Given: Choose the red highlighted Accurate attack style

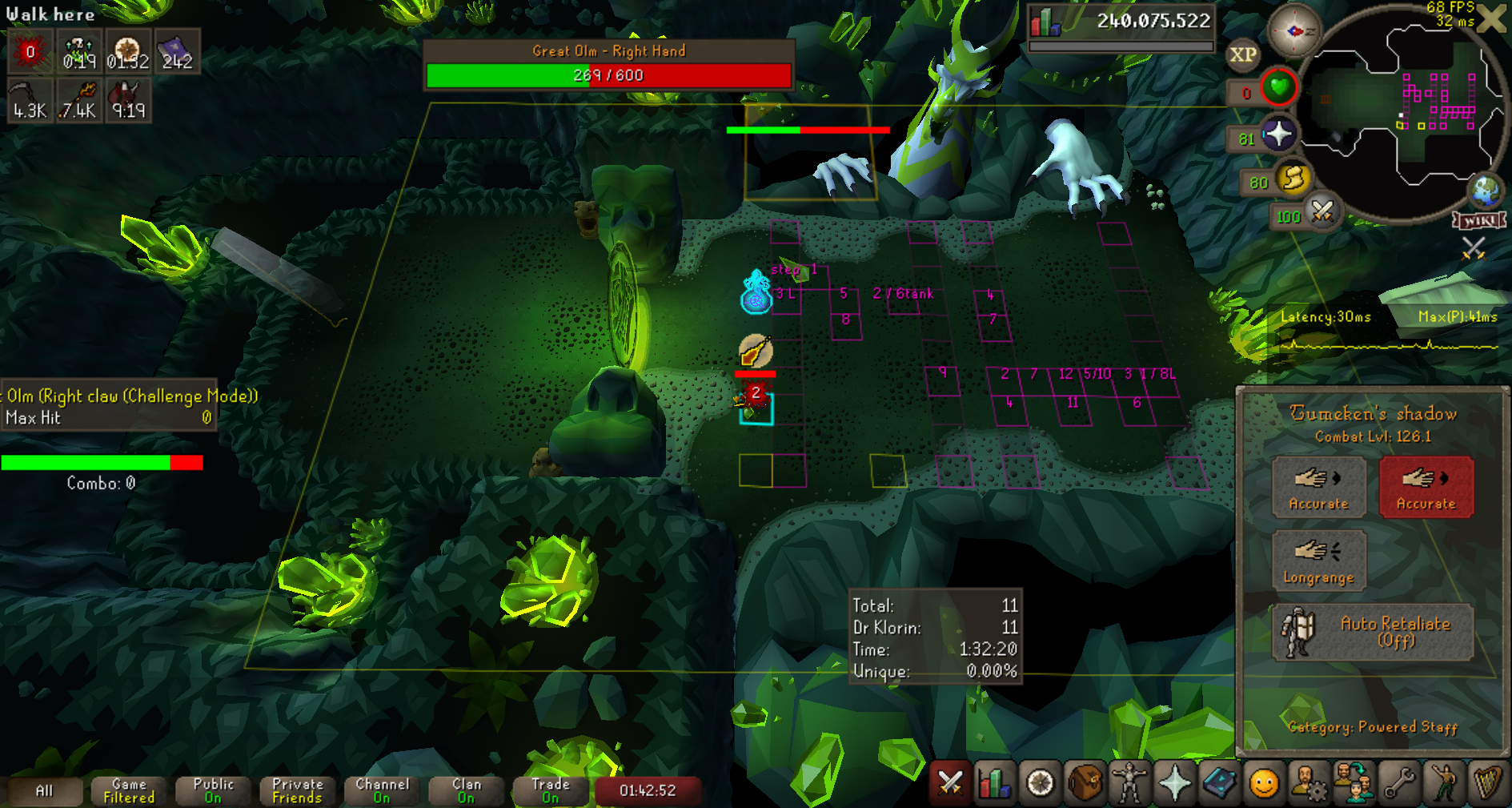Looking at the screenshot, I should (x=1426, y=487).
